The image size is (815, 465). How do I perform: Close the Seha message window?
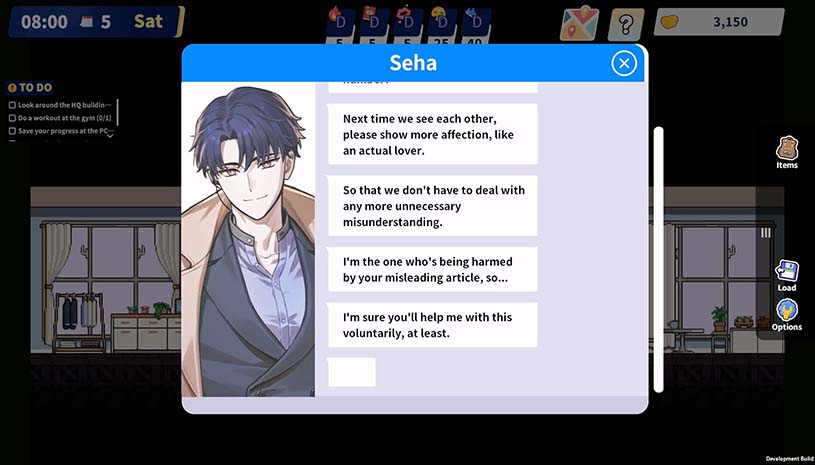pos(624,64)
